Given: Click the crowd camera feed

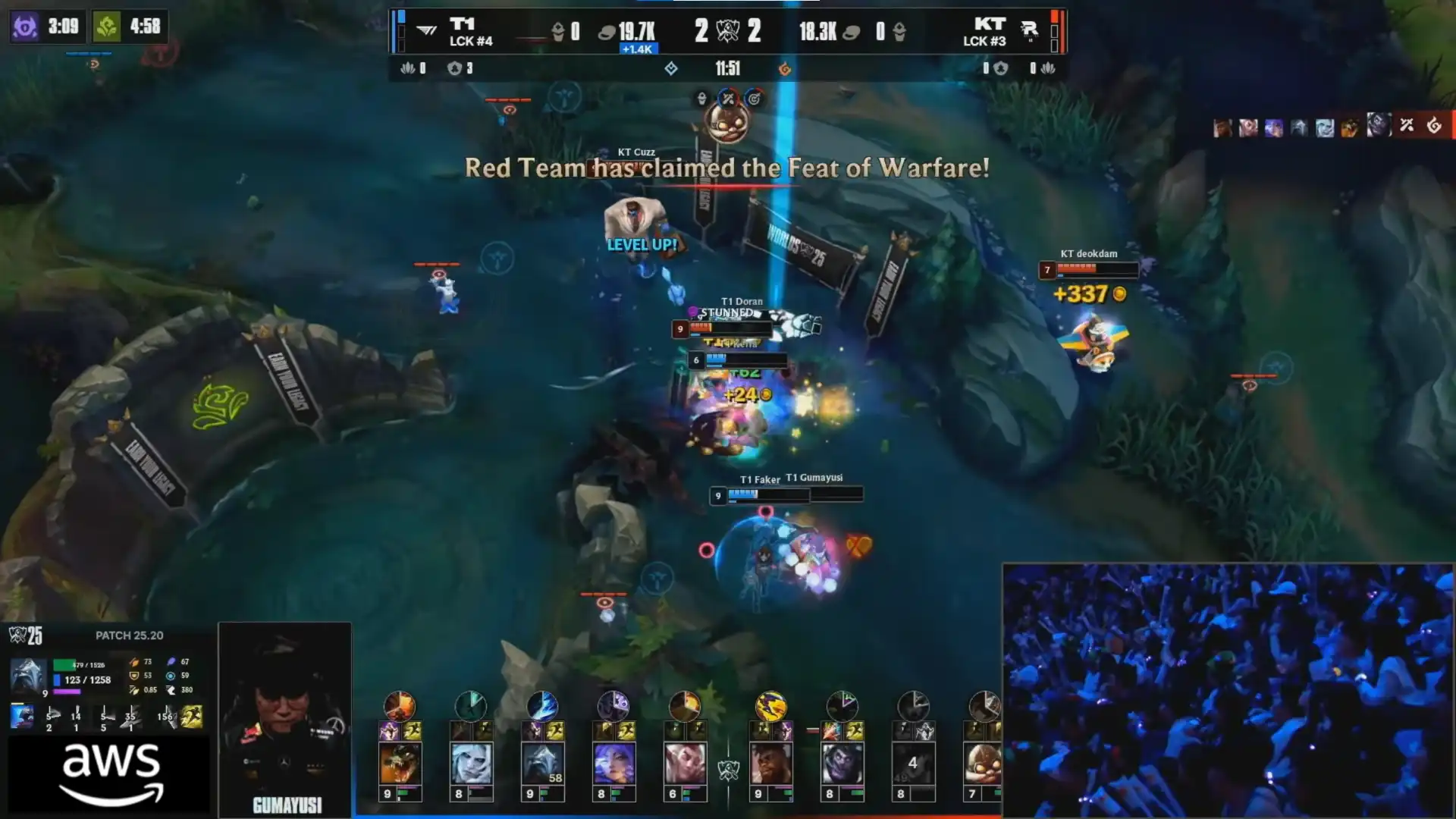Looking at the screenshot, I should coord(1227,690).
